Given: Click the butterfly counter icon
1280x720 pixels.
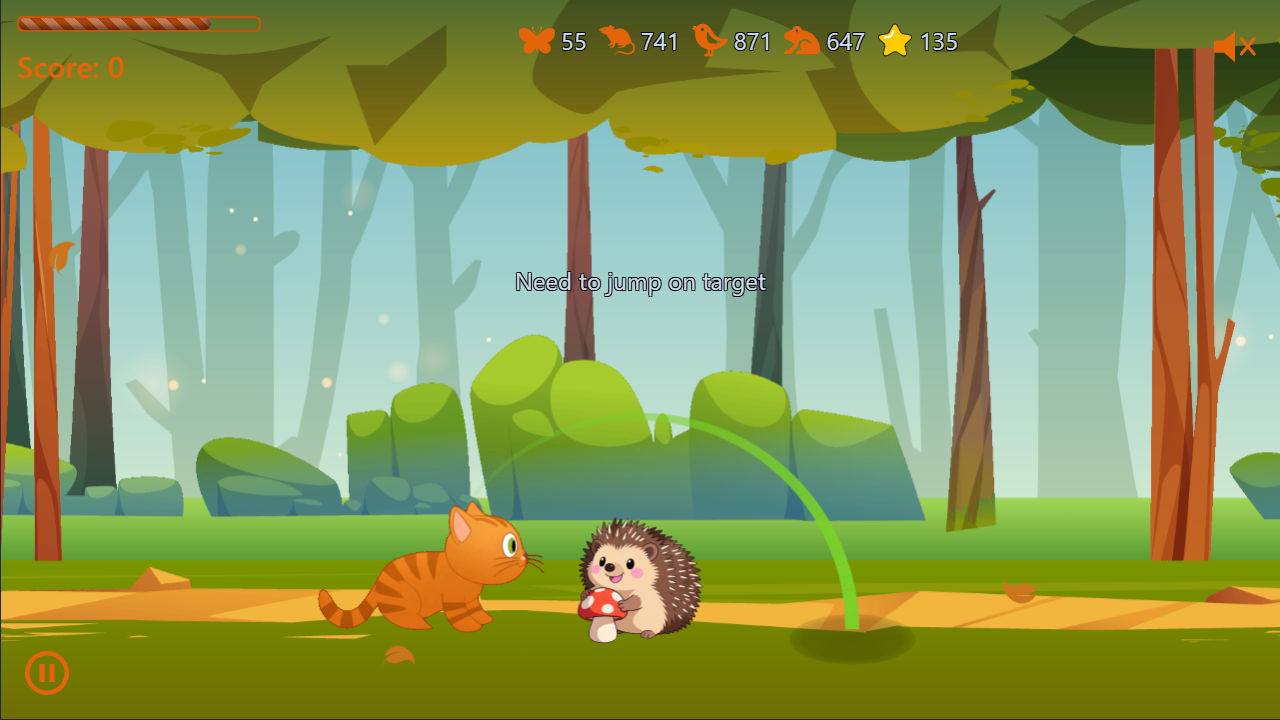Looking at the screenshot, I should 537,42.
